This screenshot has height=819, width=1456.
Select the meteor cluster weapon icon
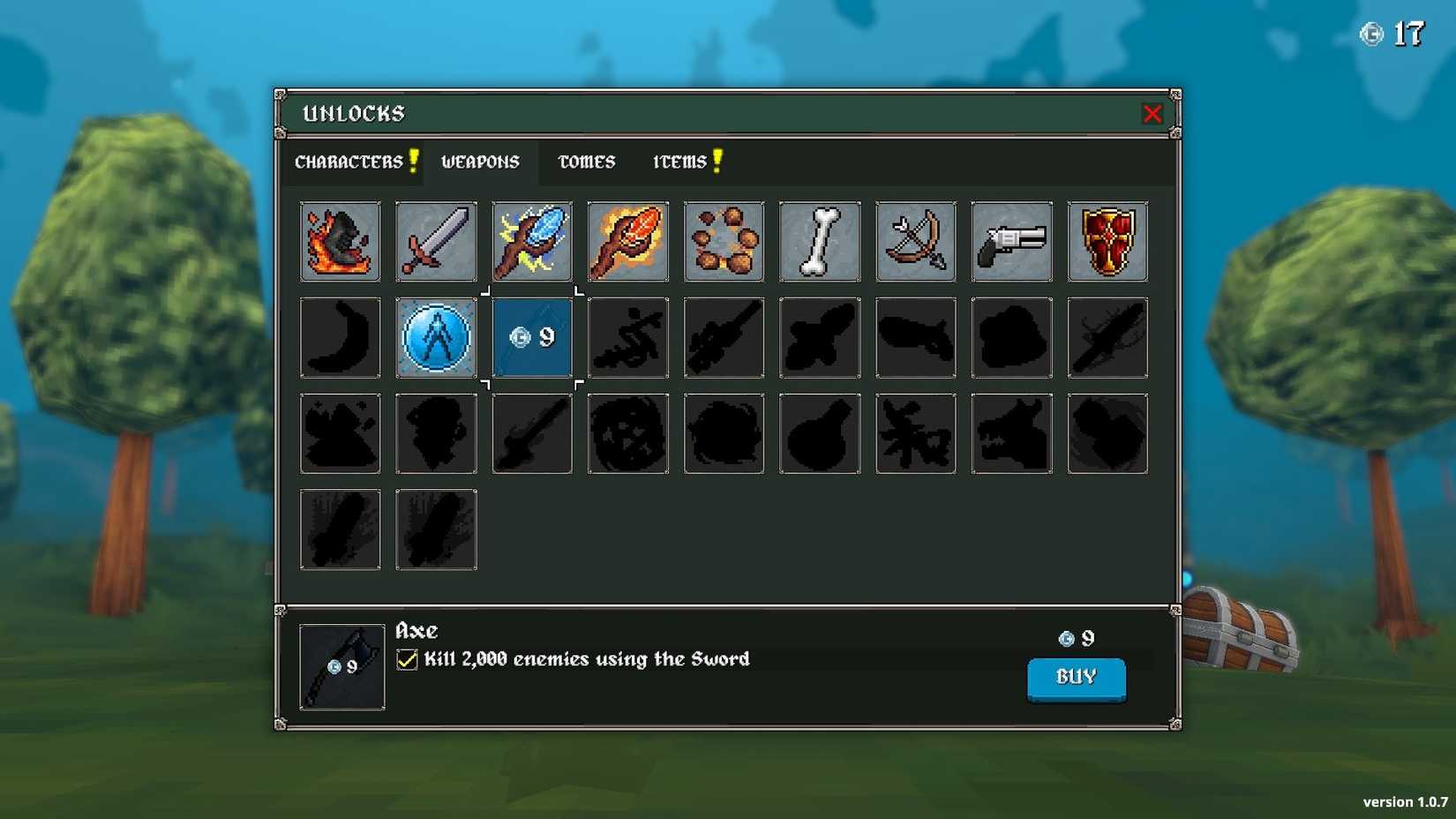[x=724, y=241]
